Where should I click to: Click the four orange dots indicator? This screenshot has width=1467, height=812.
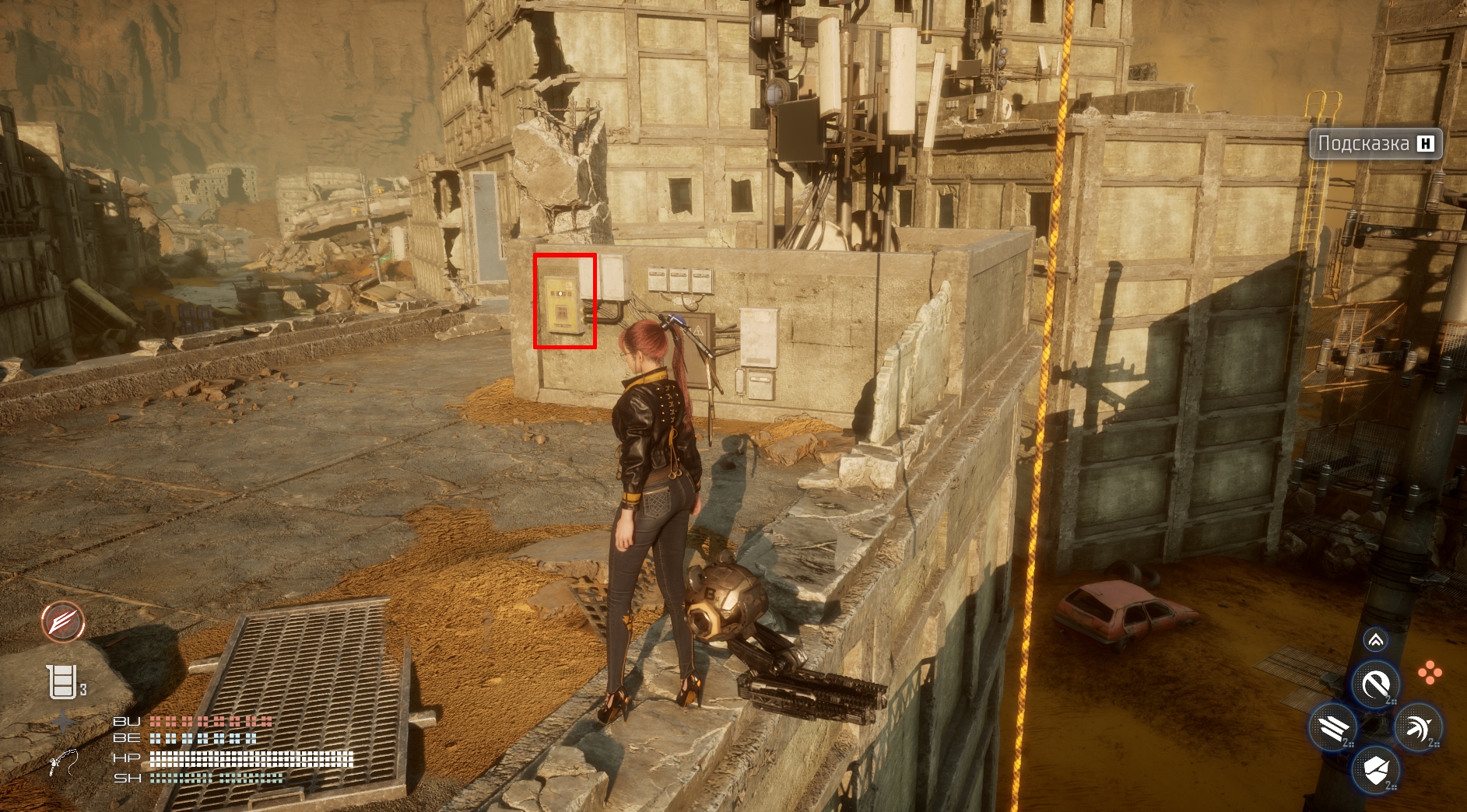point(1430,673)
